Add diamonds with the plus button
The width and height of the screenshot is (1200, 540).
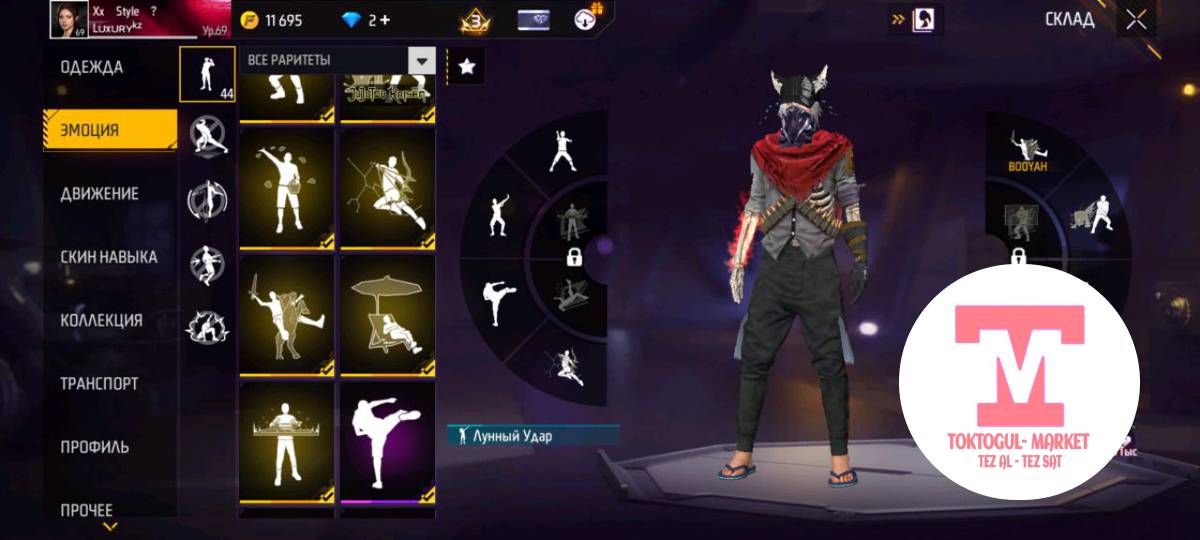(x=385, y=20)
